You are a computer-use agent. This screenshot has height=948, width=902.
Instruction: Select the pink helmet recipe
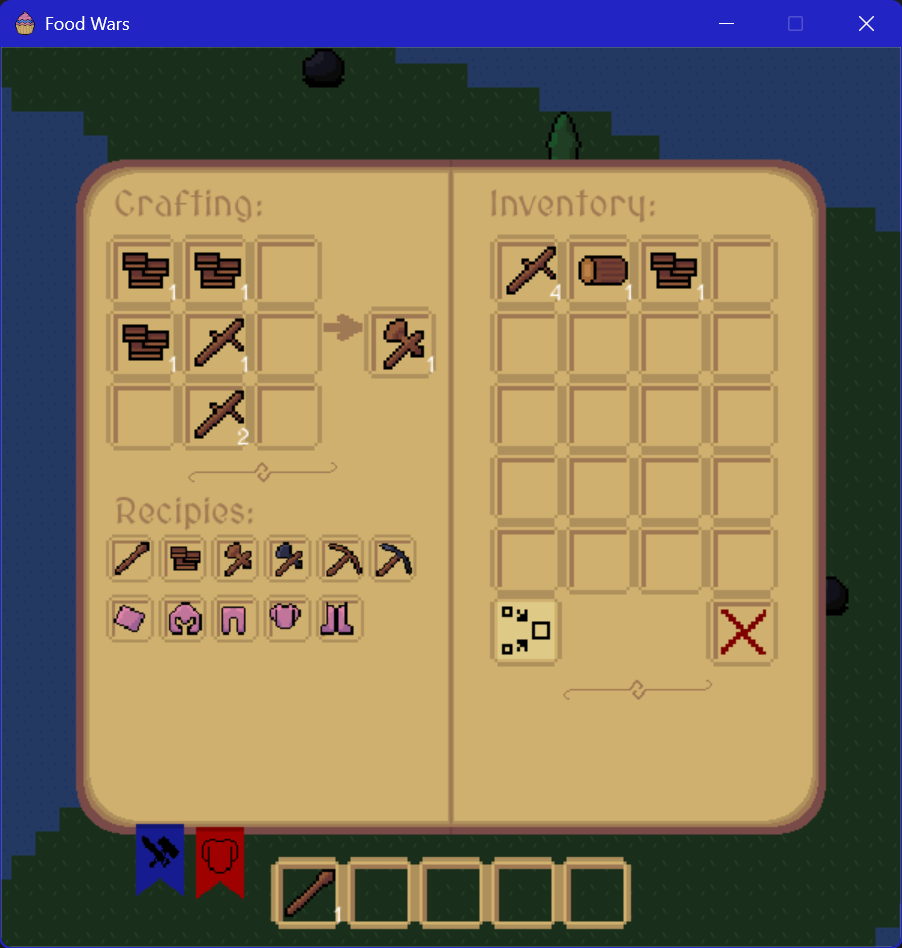pos(184,619)
